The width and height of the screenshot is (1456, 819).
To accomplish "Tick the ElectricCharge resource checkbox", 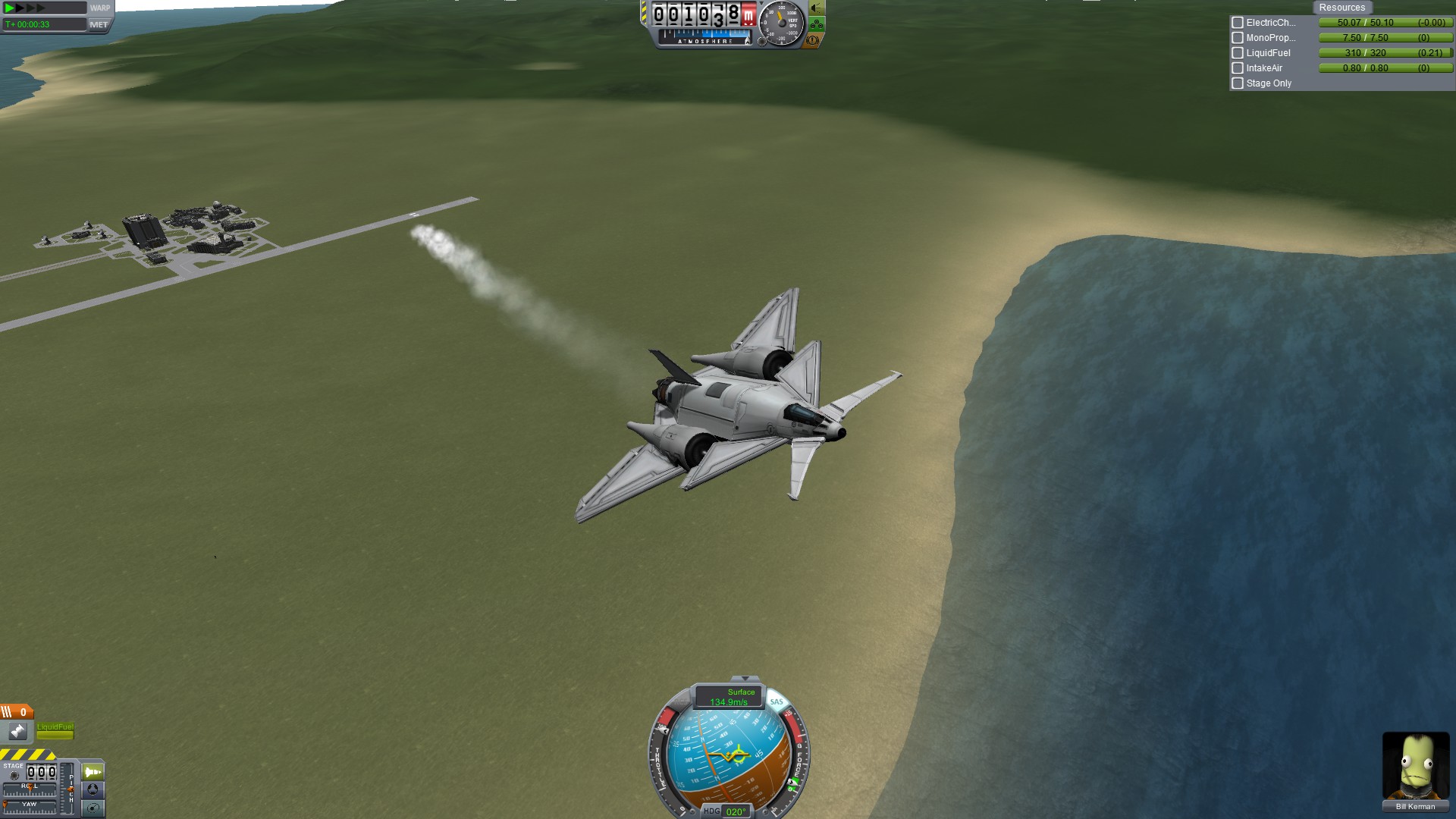I will tap(1238, 23).
